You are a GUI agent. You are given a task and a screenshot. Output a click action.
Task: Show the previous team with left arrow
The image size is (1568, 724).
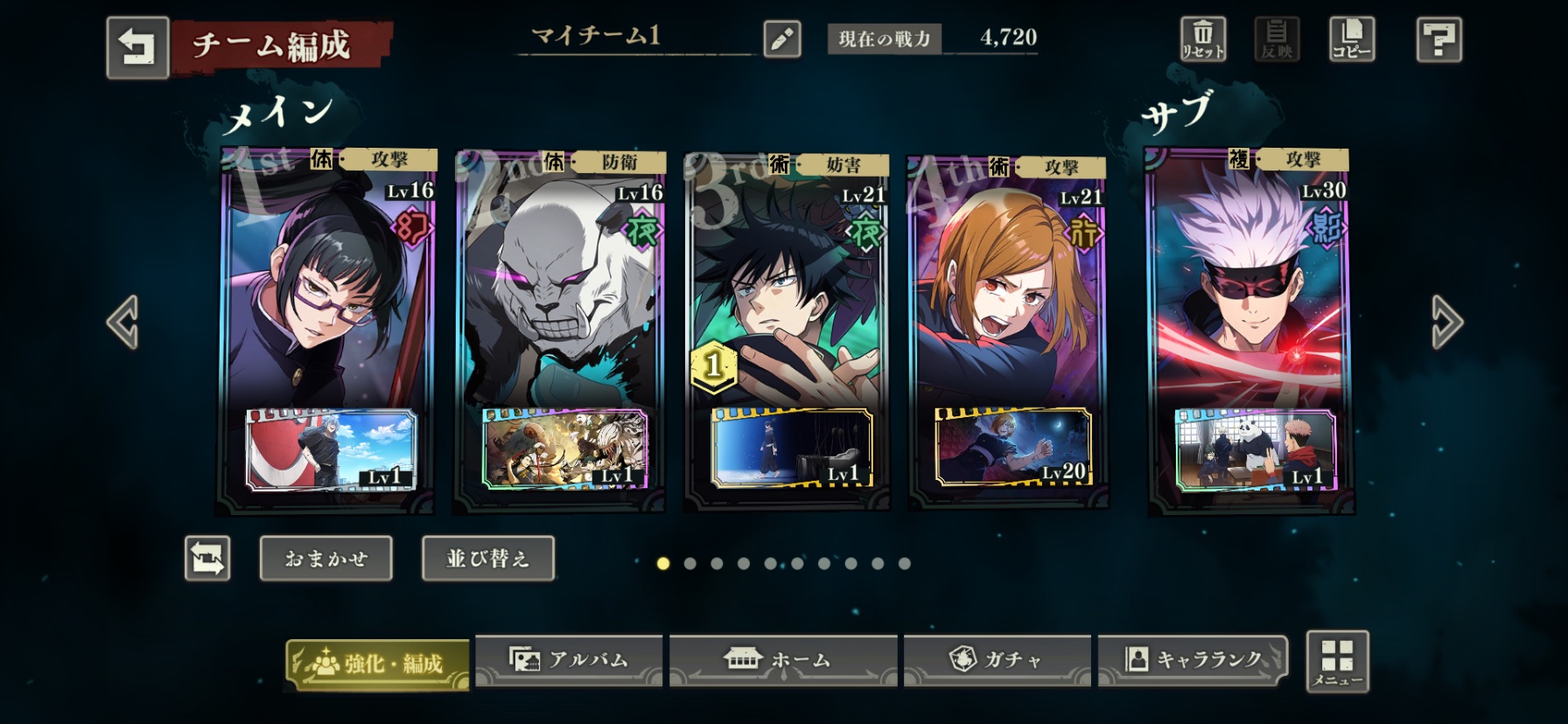click(122, 322)
